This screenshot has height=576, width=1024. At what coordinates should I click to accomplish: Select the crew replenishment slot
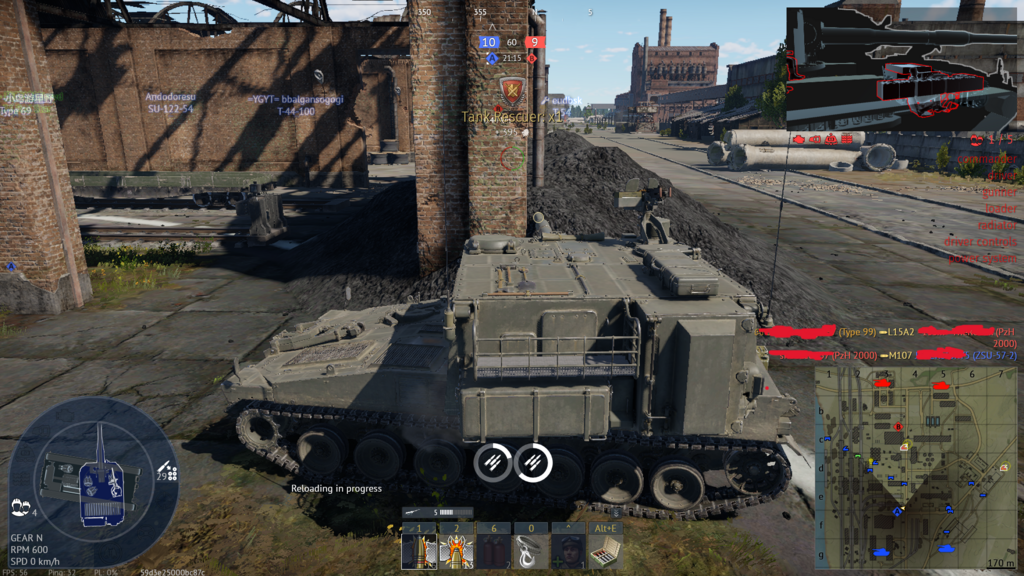click(x=567, y=551)
